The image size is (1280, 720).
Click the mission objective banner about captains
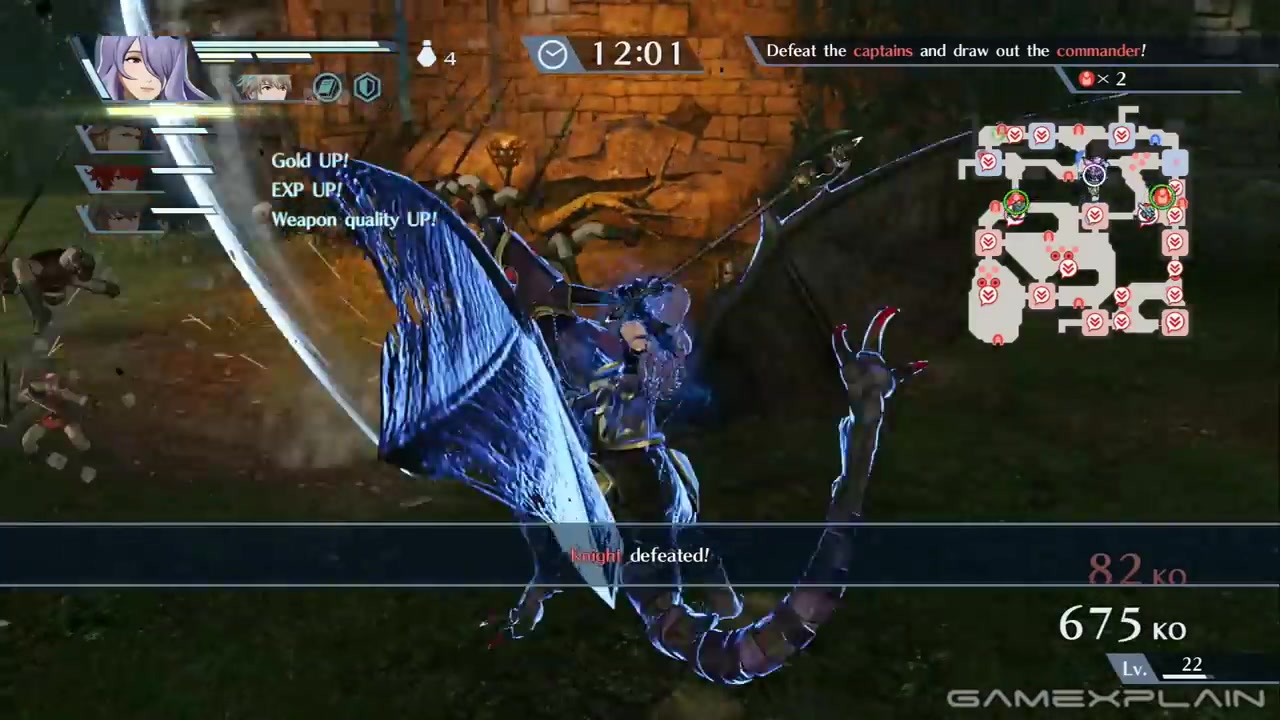pos(955,50)
